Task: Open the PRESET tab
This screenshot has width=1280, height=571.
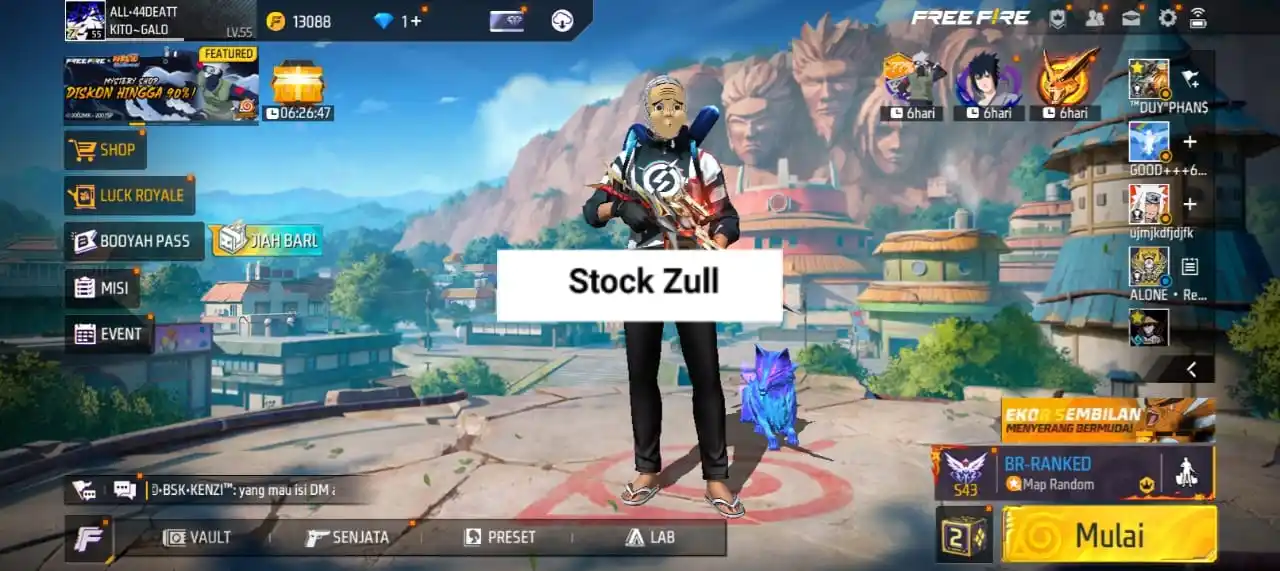Action: pyautogui.click(x=501, y=537)
